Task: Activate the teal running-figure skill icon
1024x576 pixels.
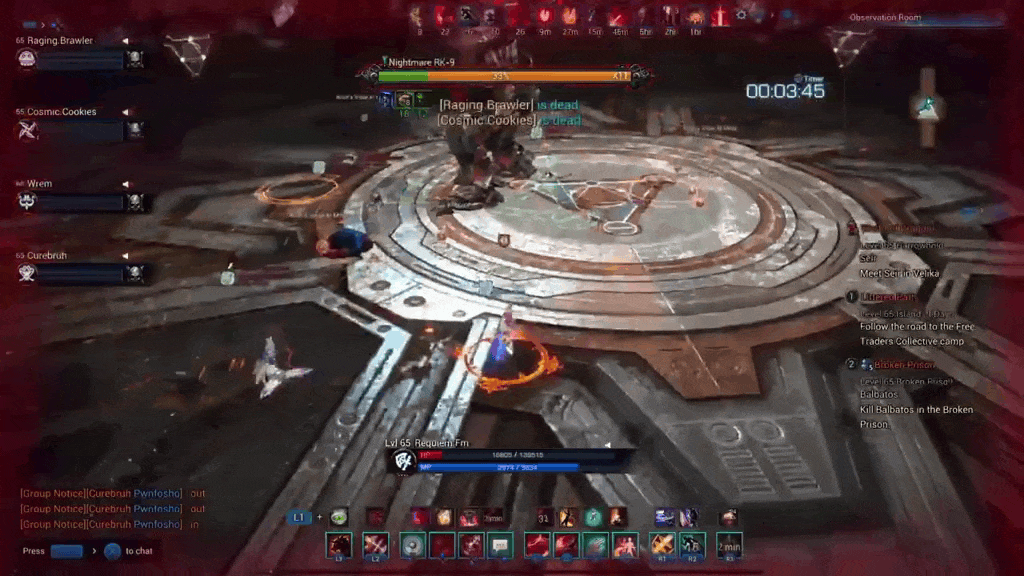Action: tap(593, 516)
